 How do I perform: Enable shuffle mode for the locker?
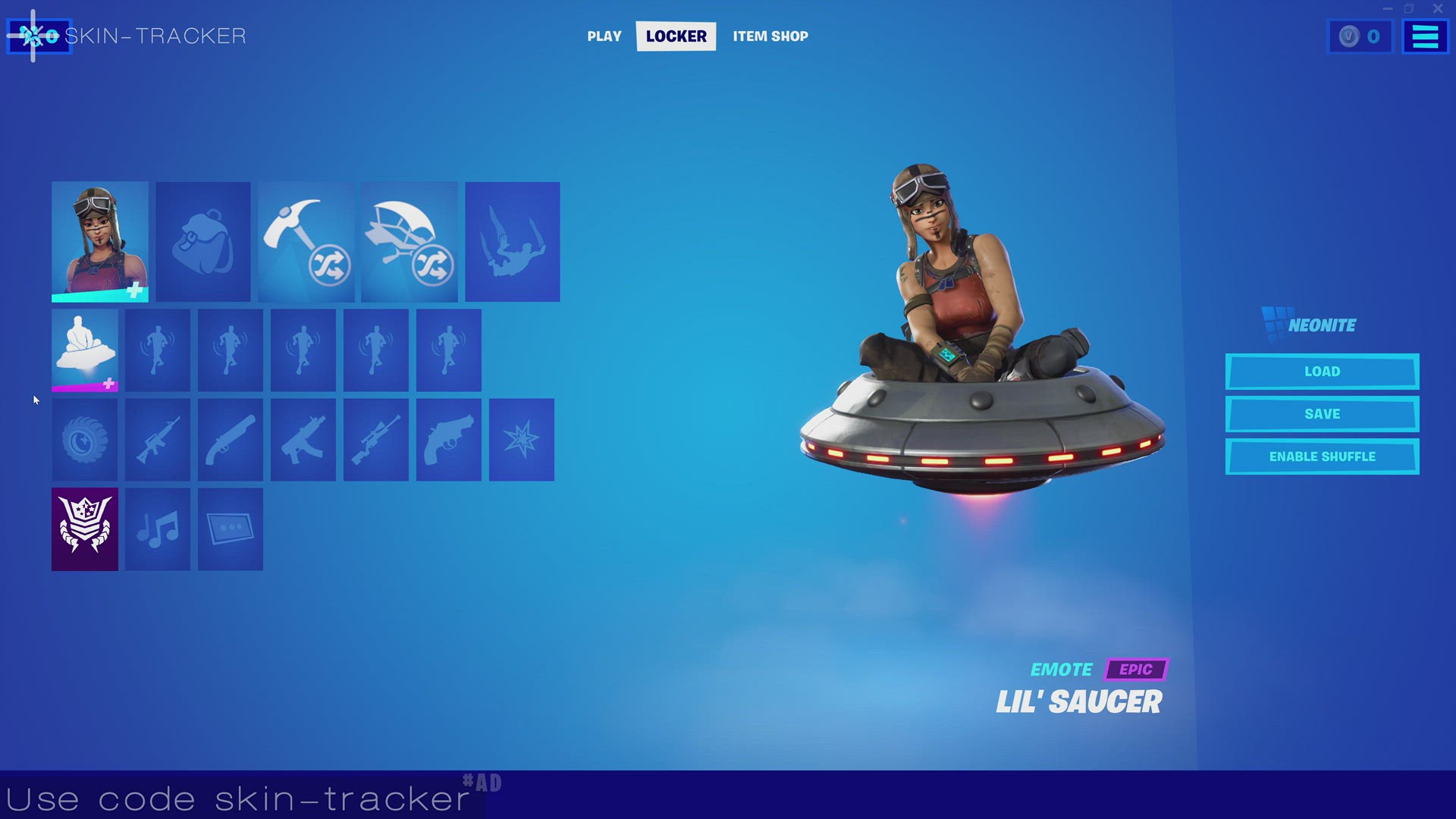point(1322,456)
